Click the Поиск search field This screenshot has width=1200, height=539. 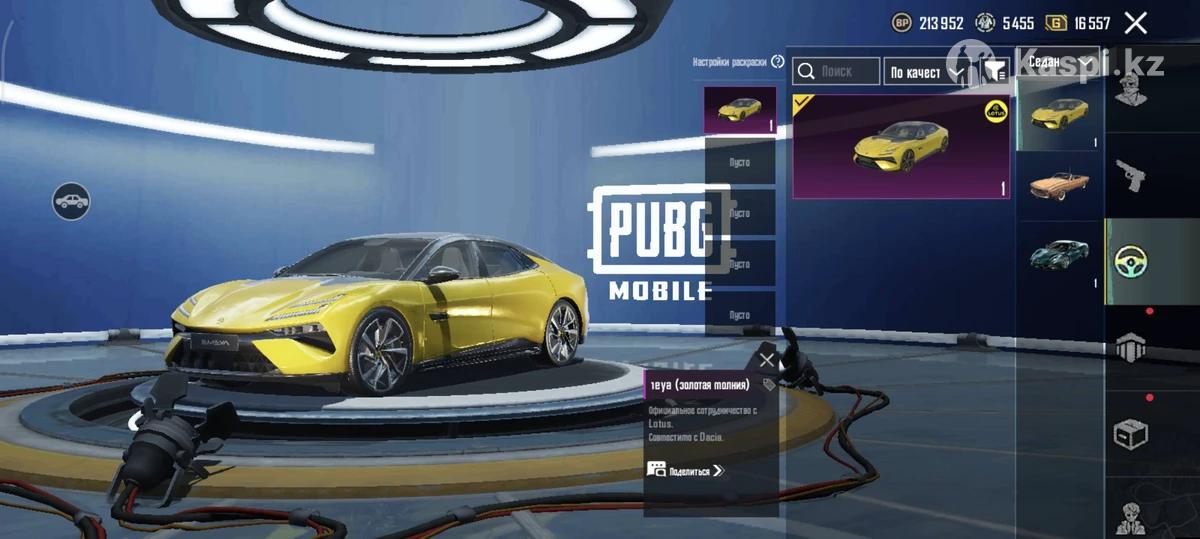[836, 72]
